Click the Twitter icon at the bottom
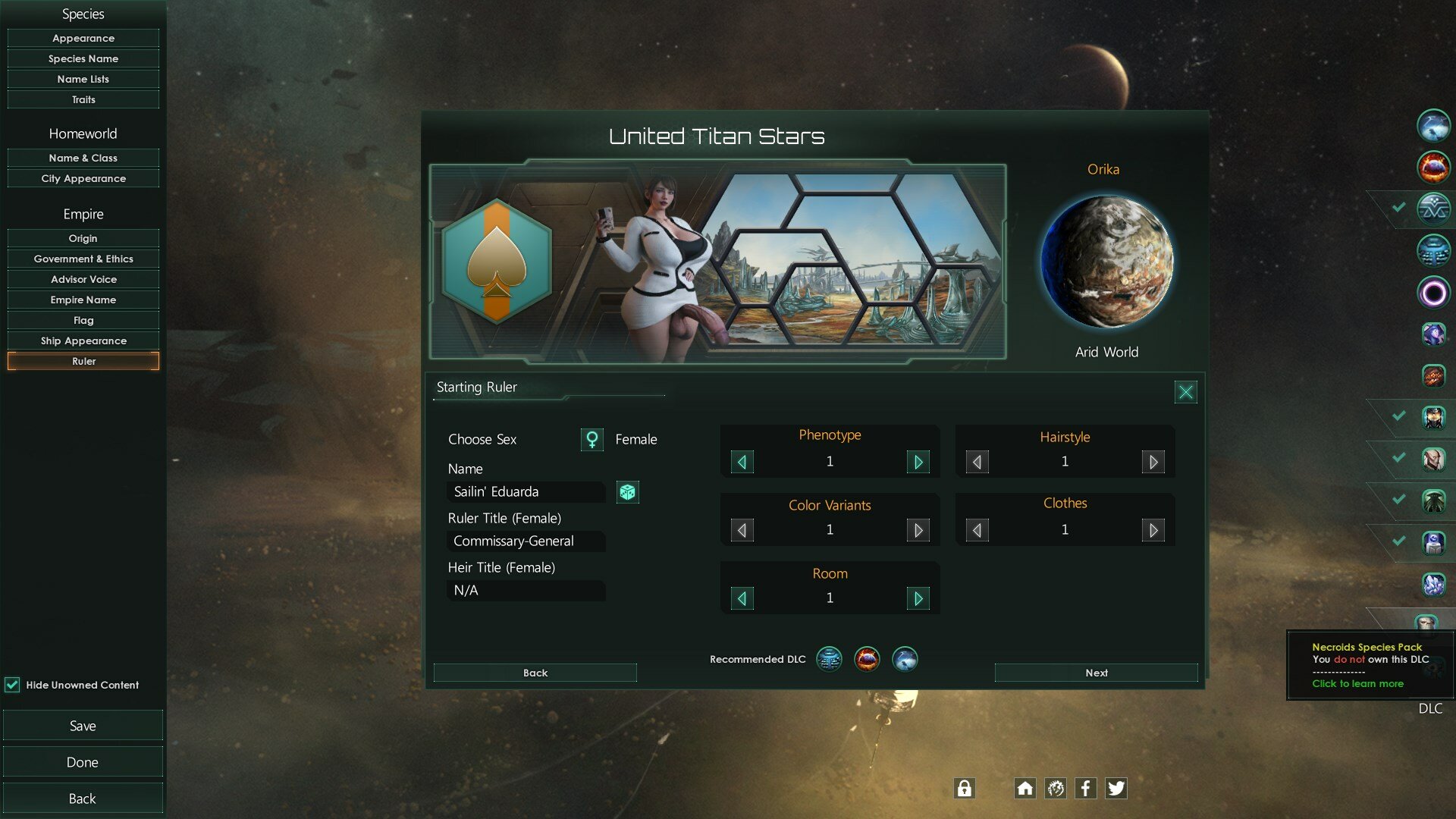Viewport: 1456px width, 819px height. pos(1116,788)
